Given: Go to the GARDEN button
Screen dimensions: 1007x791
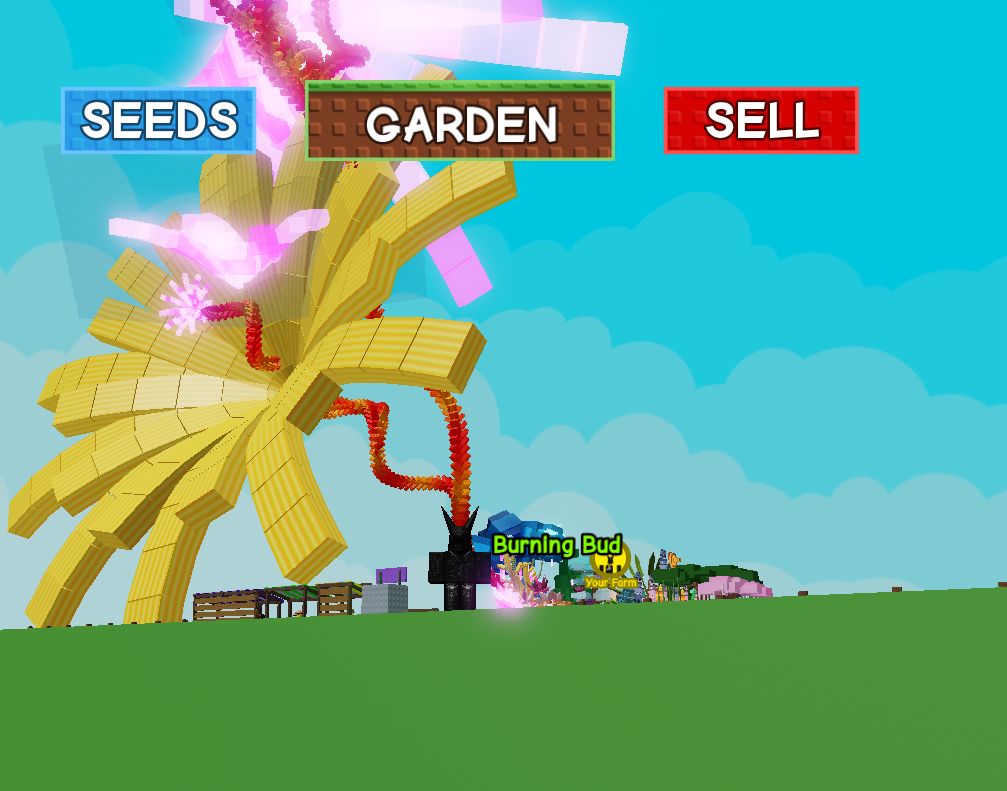Looking at the screenshot, I should (x=460, y=121).
